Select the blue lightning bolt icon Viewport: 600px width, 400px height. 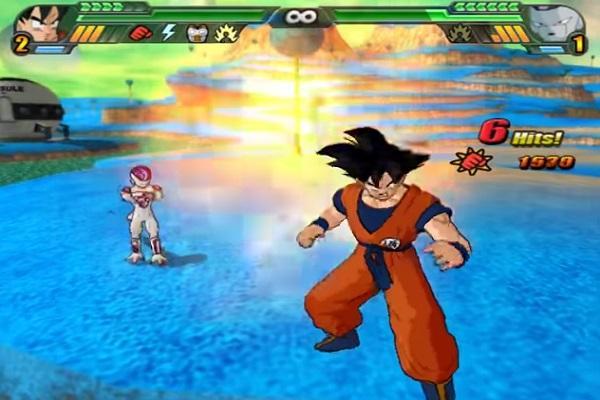(x=168, y=33)
